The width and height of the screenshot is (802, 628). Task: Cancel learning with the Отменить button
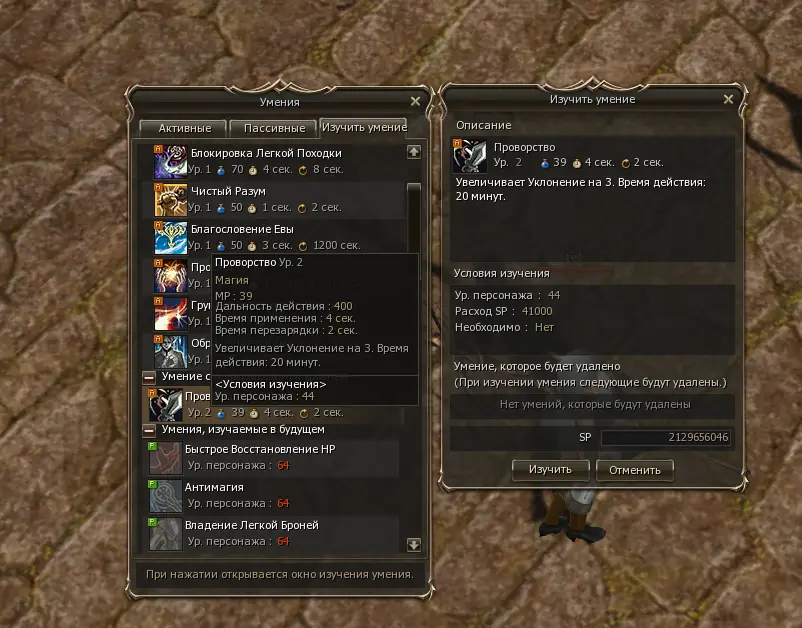pos(634,469)
